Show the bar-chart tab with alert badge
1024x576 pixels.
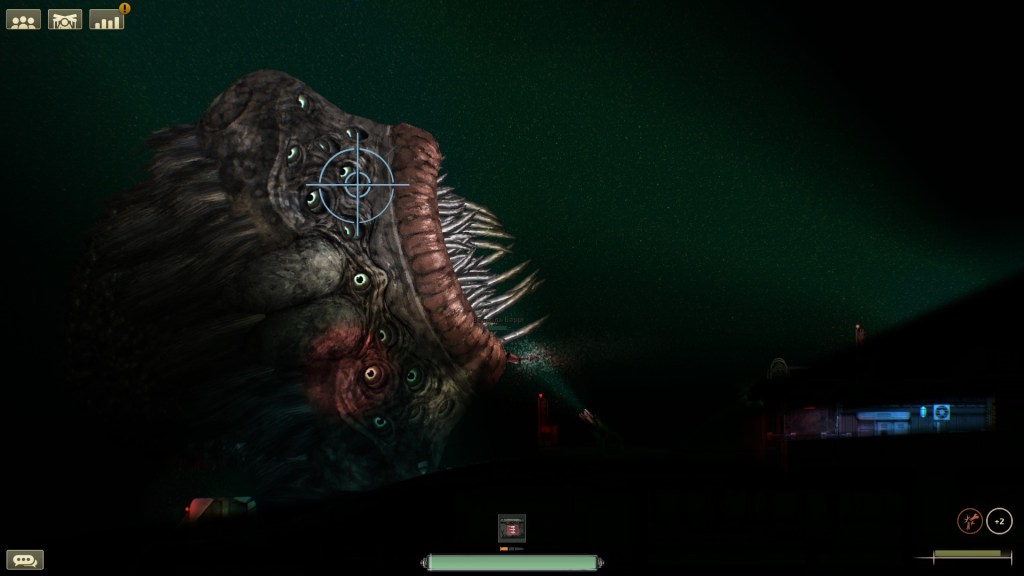(107, 19)
